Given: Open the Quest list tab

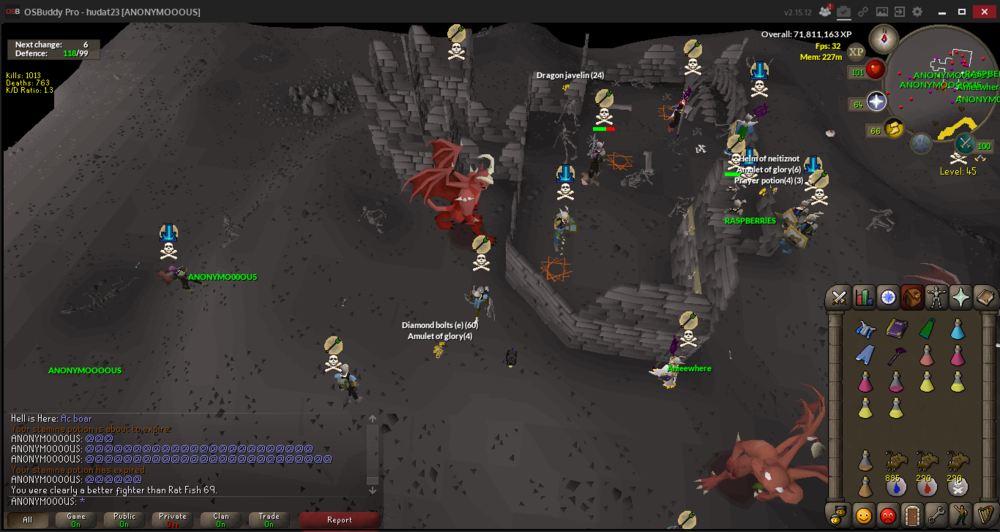Looking at the screenshot, I should [888, 297].
